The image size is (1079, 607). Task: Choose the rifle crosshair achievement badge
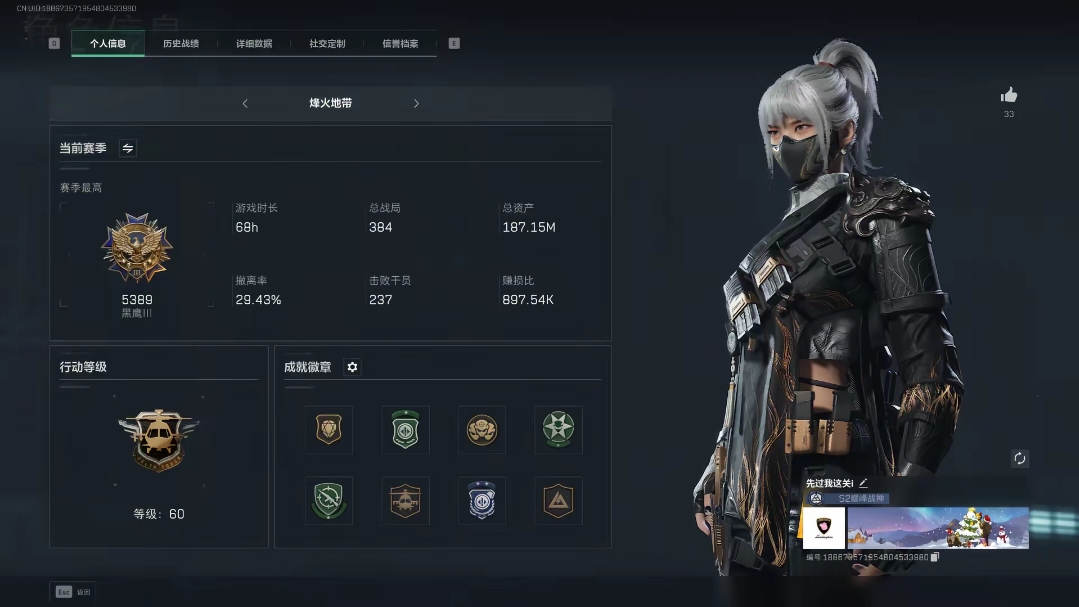329,500
